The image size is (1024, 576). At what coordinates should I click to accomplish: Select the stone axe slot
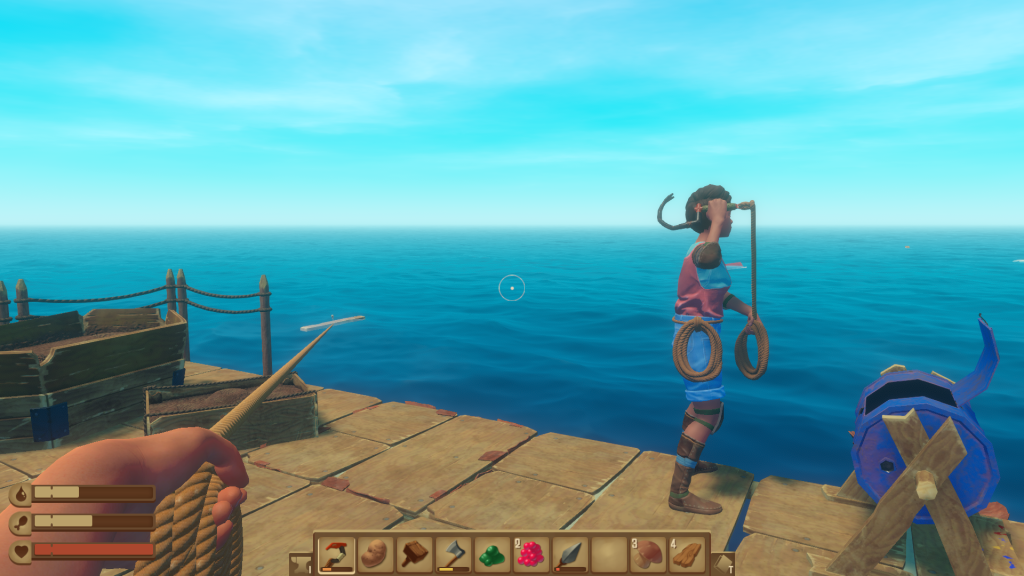pos(453,554)
